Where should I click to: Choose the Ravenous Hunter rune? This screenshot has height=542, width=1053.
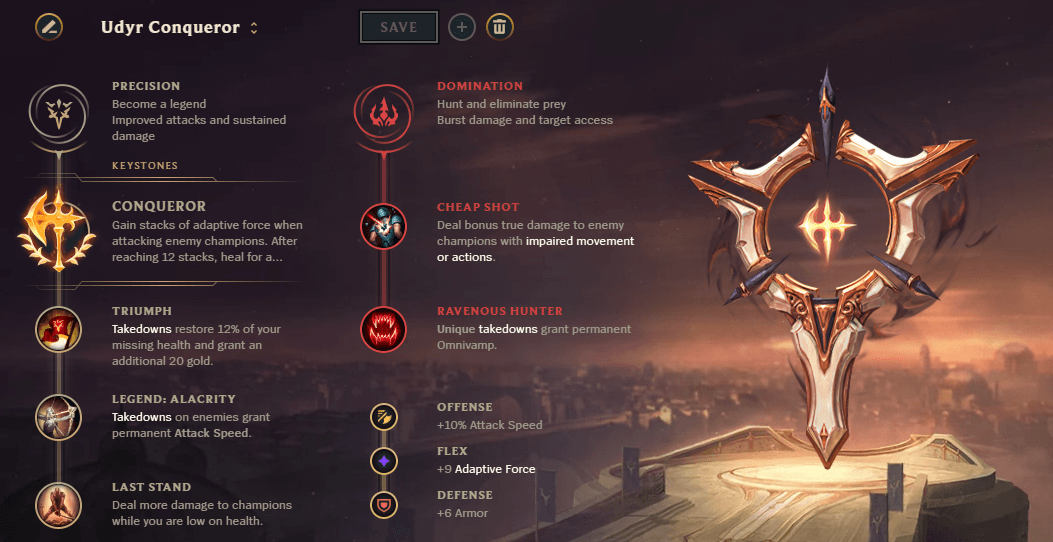pyautogui.click(x=383, y=329)
